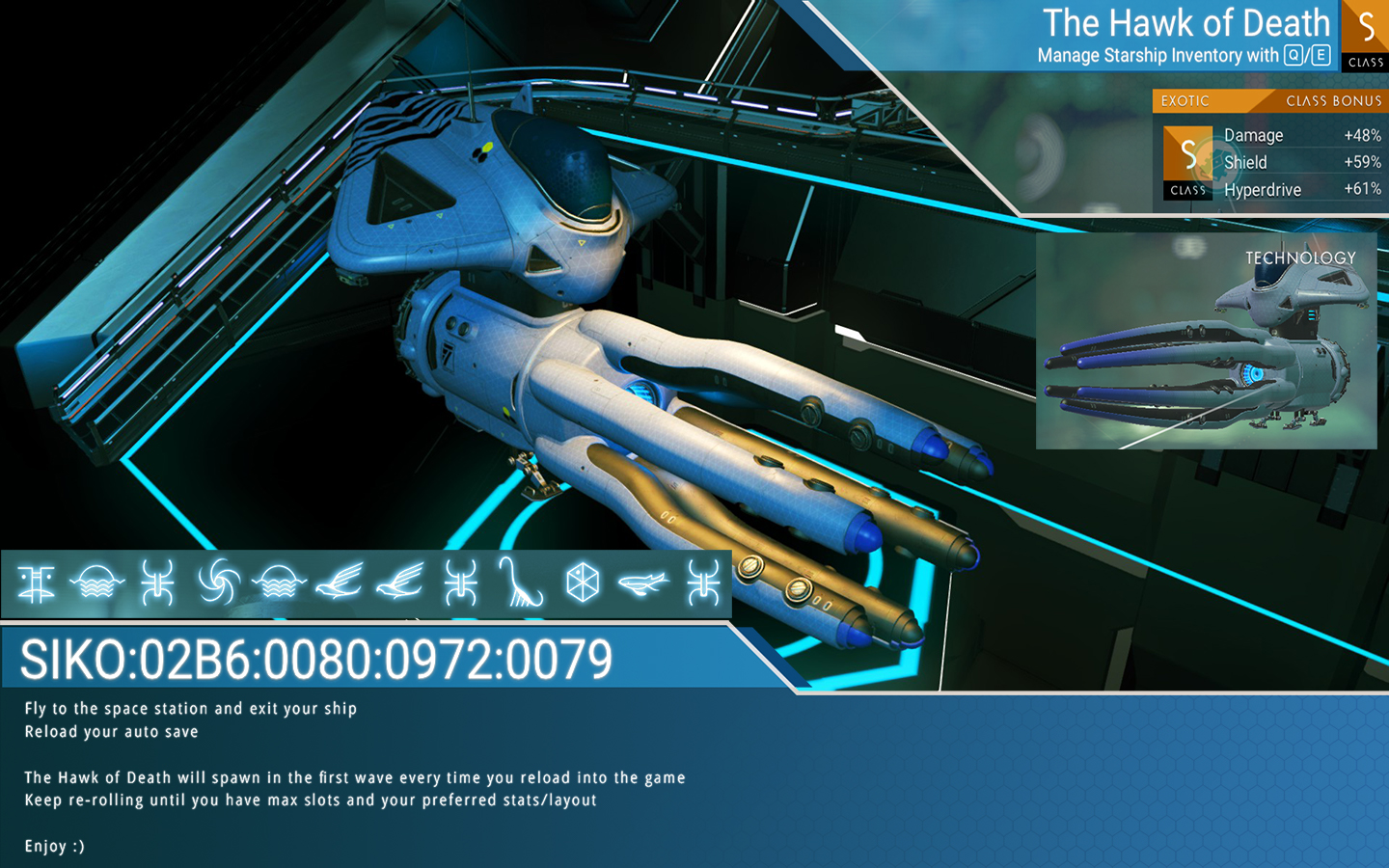Screen dimensions: 1389x868
Task: Click the whale-shaped portal glyph
Action: (x=643, y=583)
